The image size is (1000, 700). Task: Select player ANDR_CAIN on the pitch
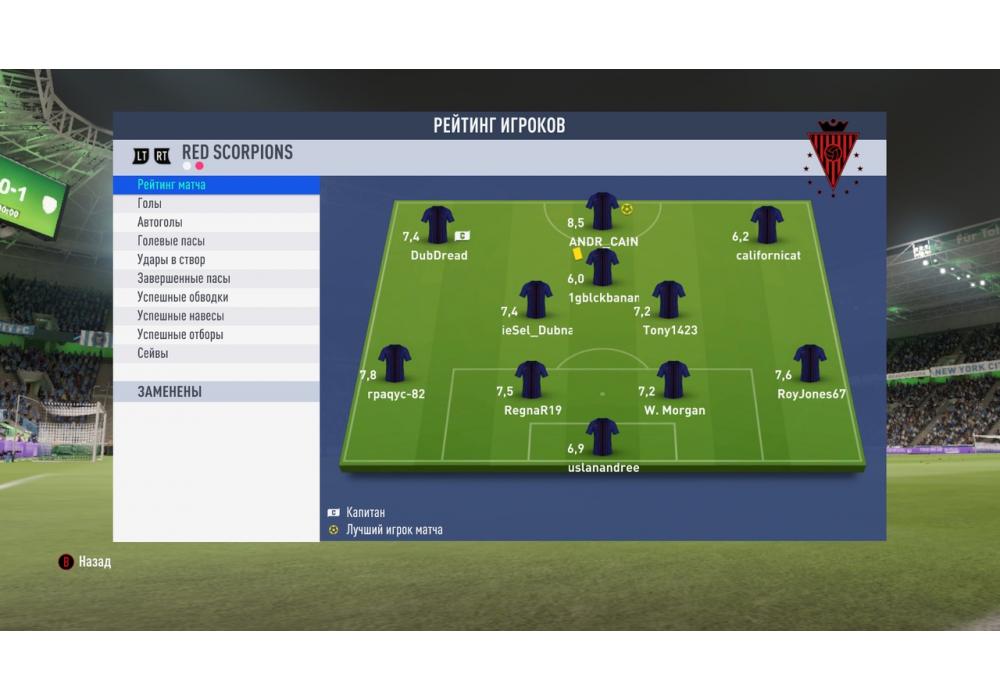click(x=602, y=212)
